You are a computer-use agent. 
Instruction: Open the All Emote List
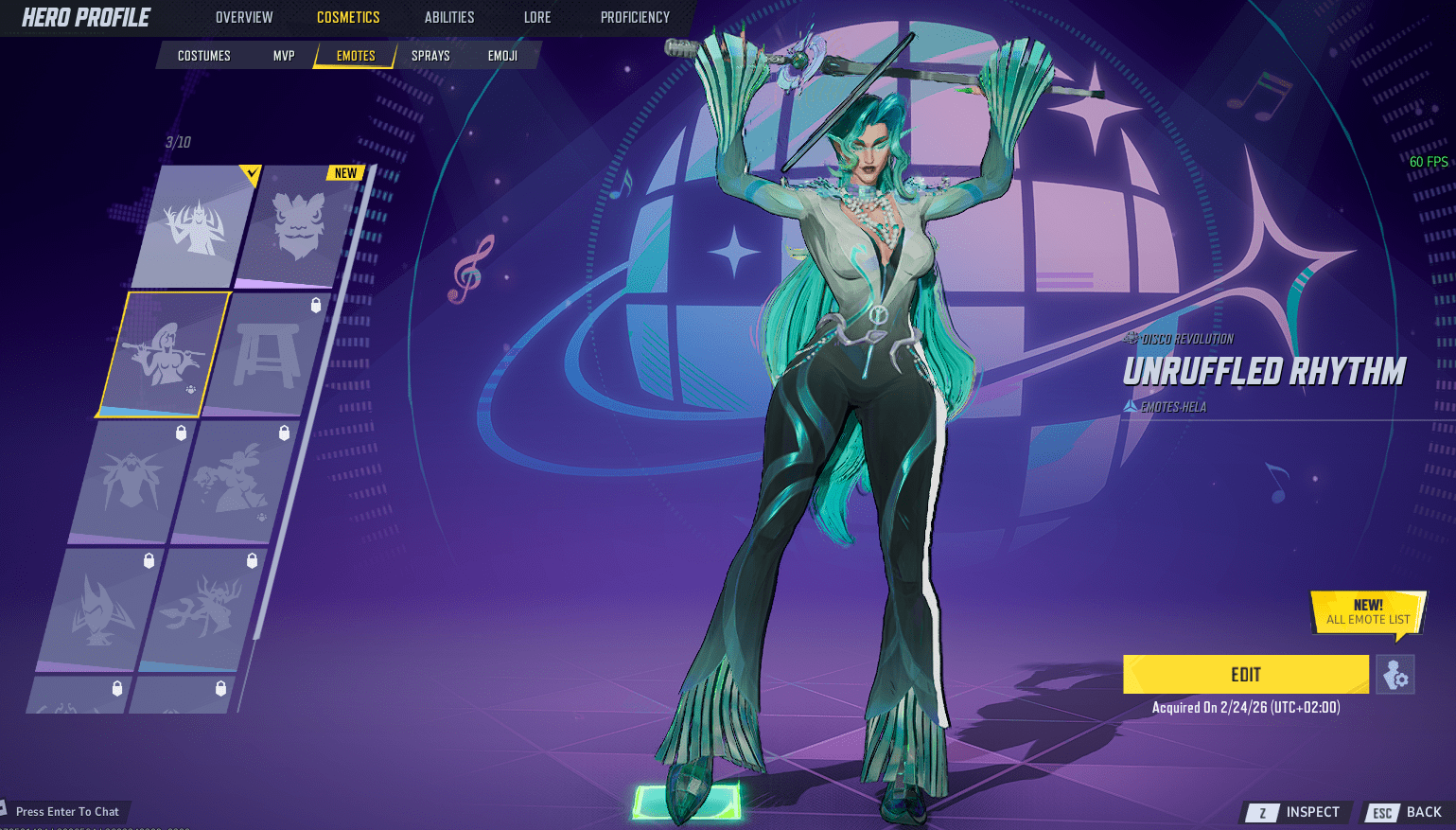[x=1368, y=613]
